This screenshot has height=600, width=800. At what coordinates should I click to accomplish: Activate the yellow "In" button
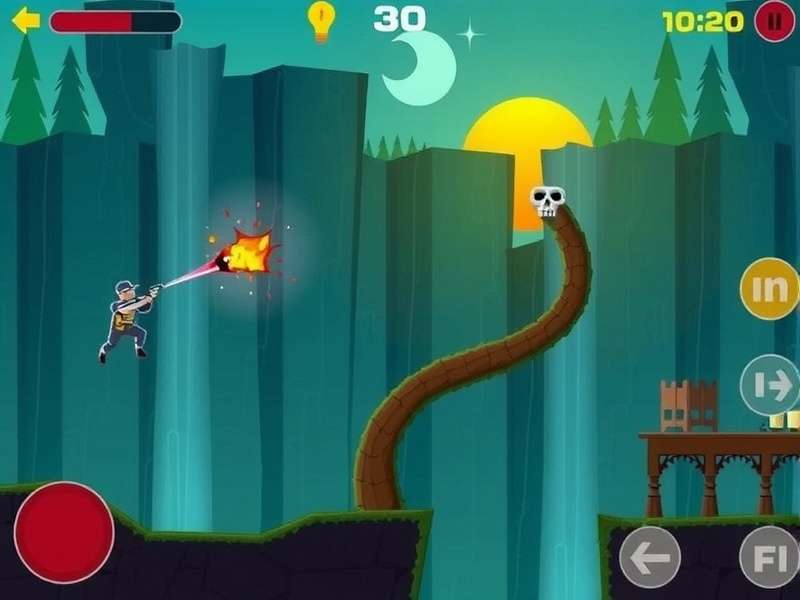(769, 289)
